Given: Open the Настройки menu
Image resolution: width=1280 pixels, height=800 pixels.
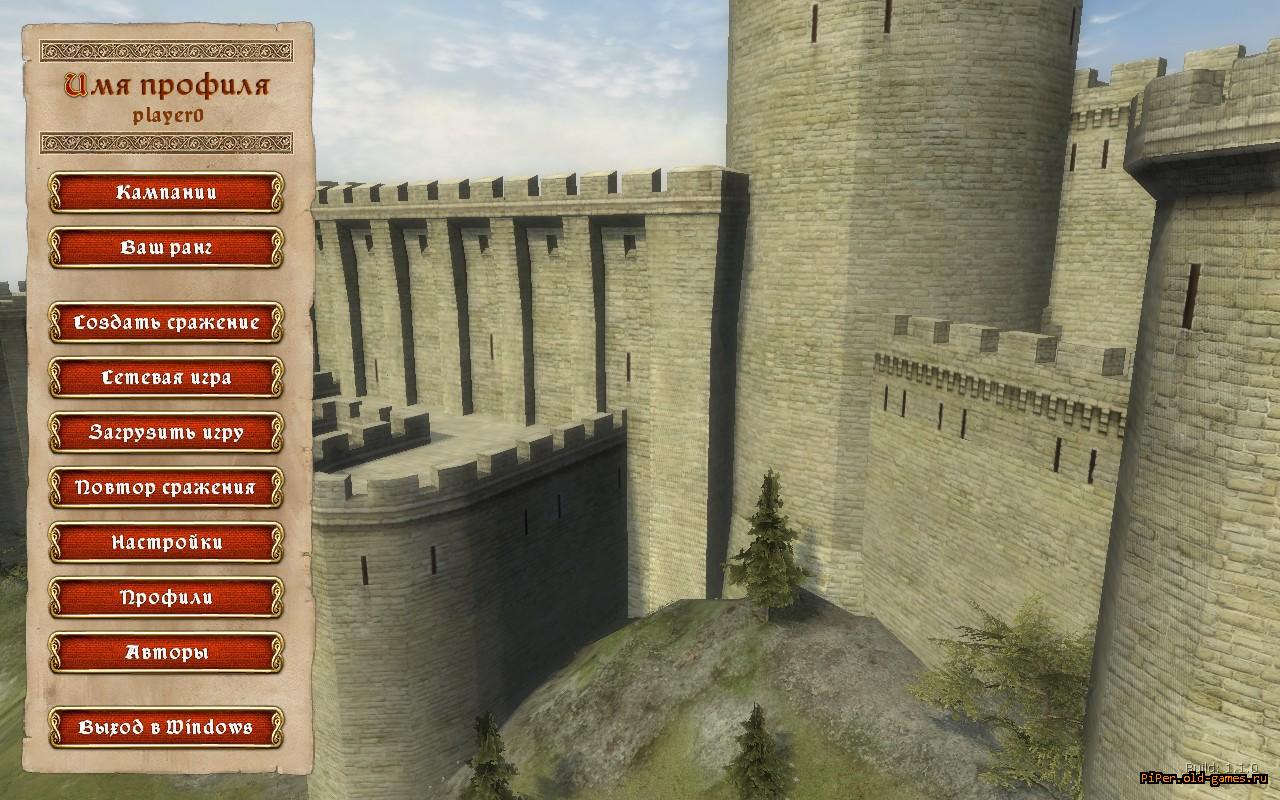Looking at the screenshot, I should click(166, 542).
